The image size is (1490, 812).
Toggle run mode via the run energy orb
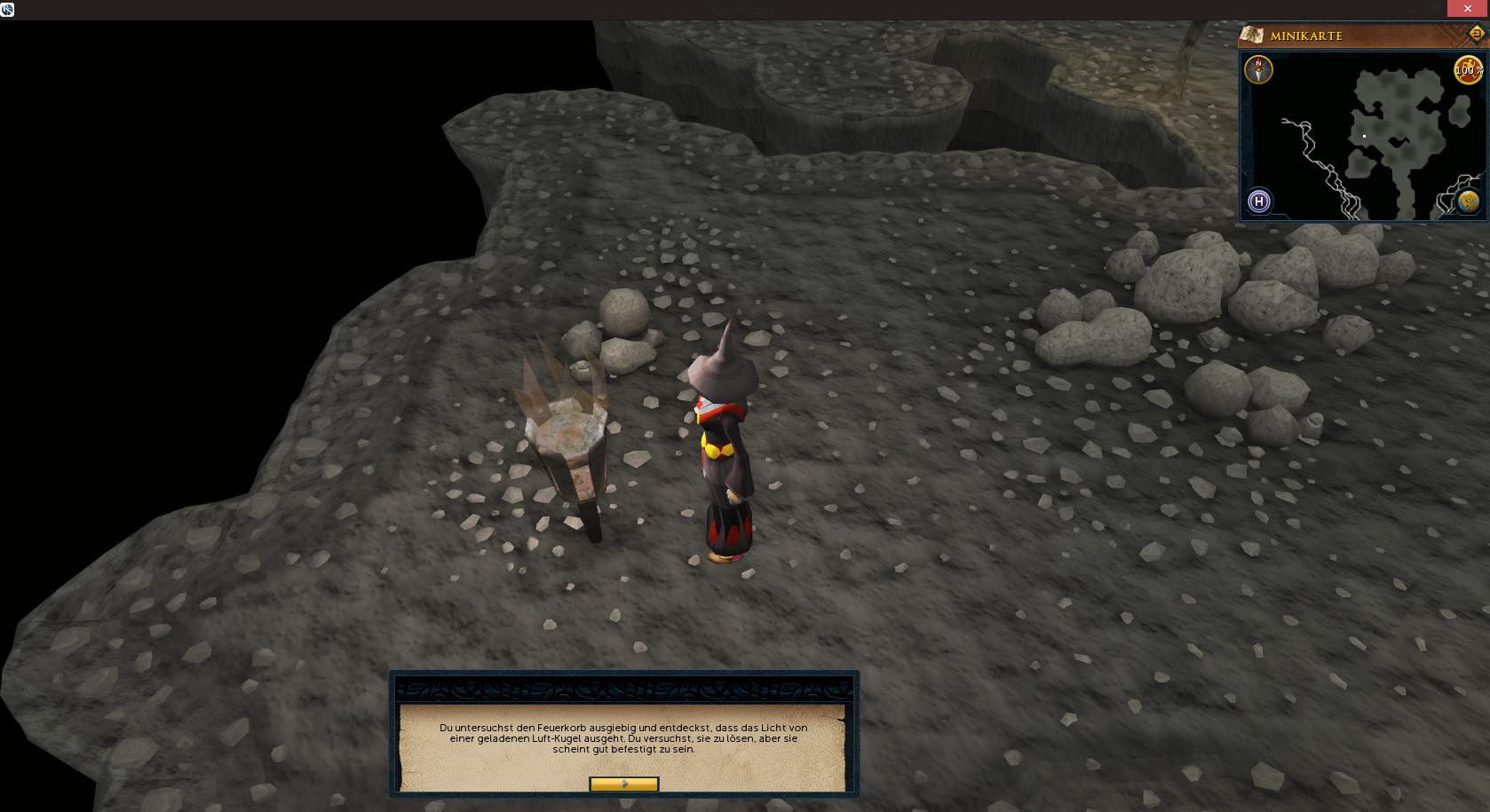click(1467, 70)
